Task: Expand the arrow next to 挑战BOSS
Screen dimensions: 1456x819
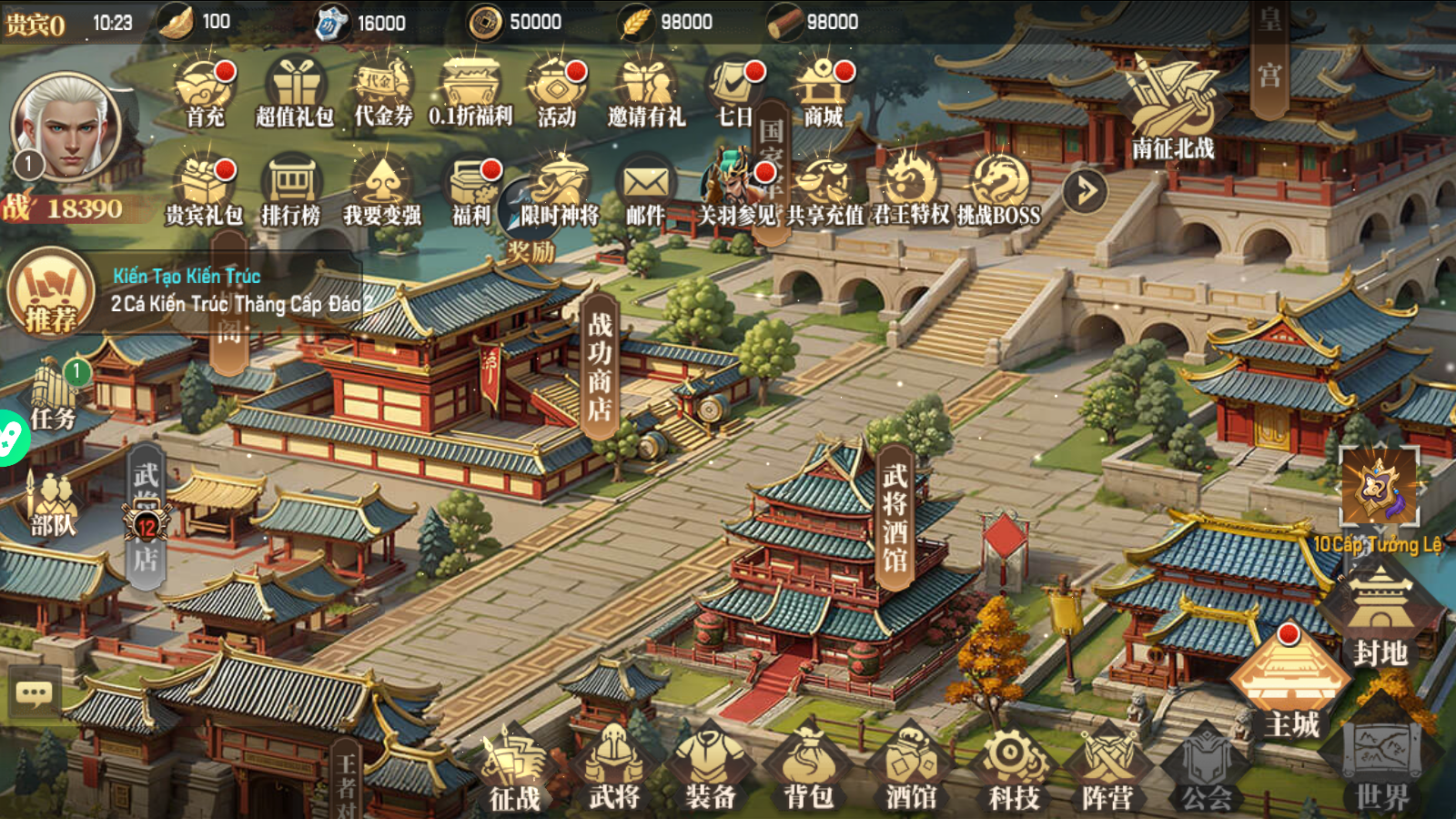Action: [1085, 191]
